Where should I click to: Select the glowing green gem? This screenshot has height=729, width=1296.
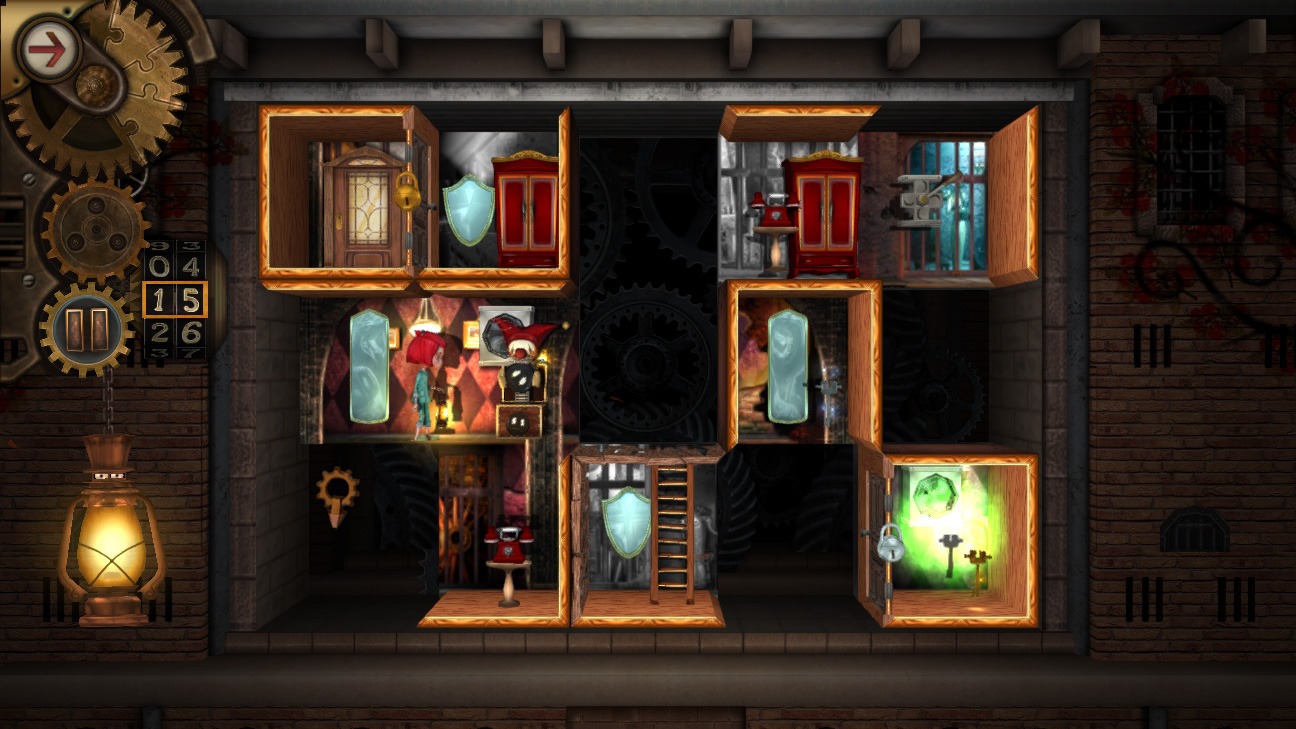(x=935, y=492)
